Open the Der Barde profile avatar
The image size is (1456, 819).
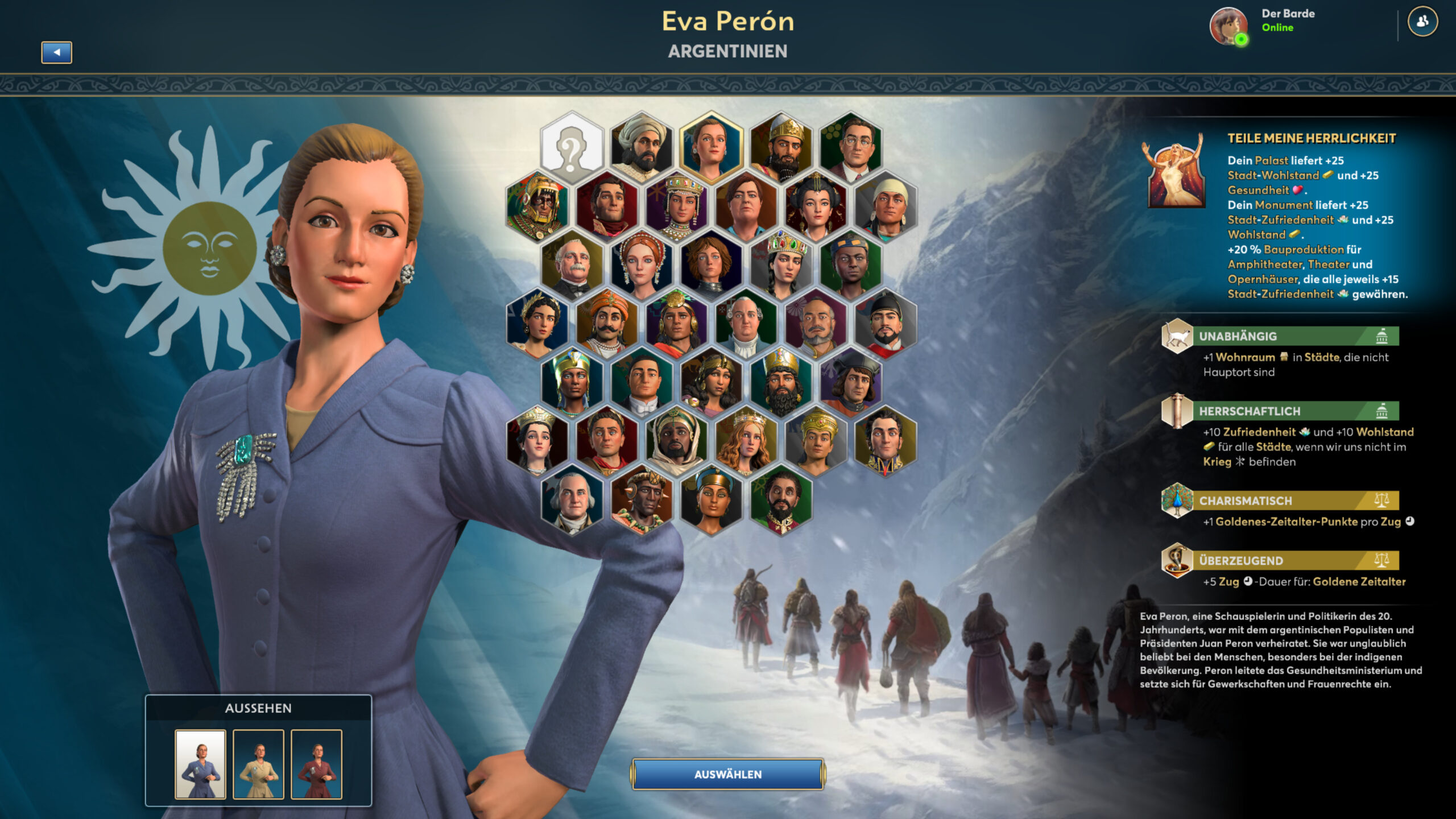pyautogui.click(x=1228, y=26)
